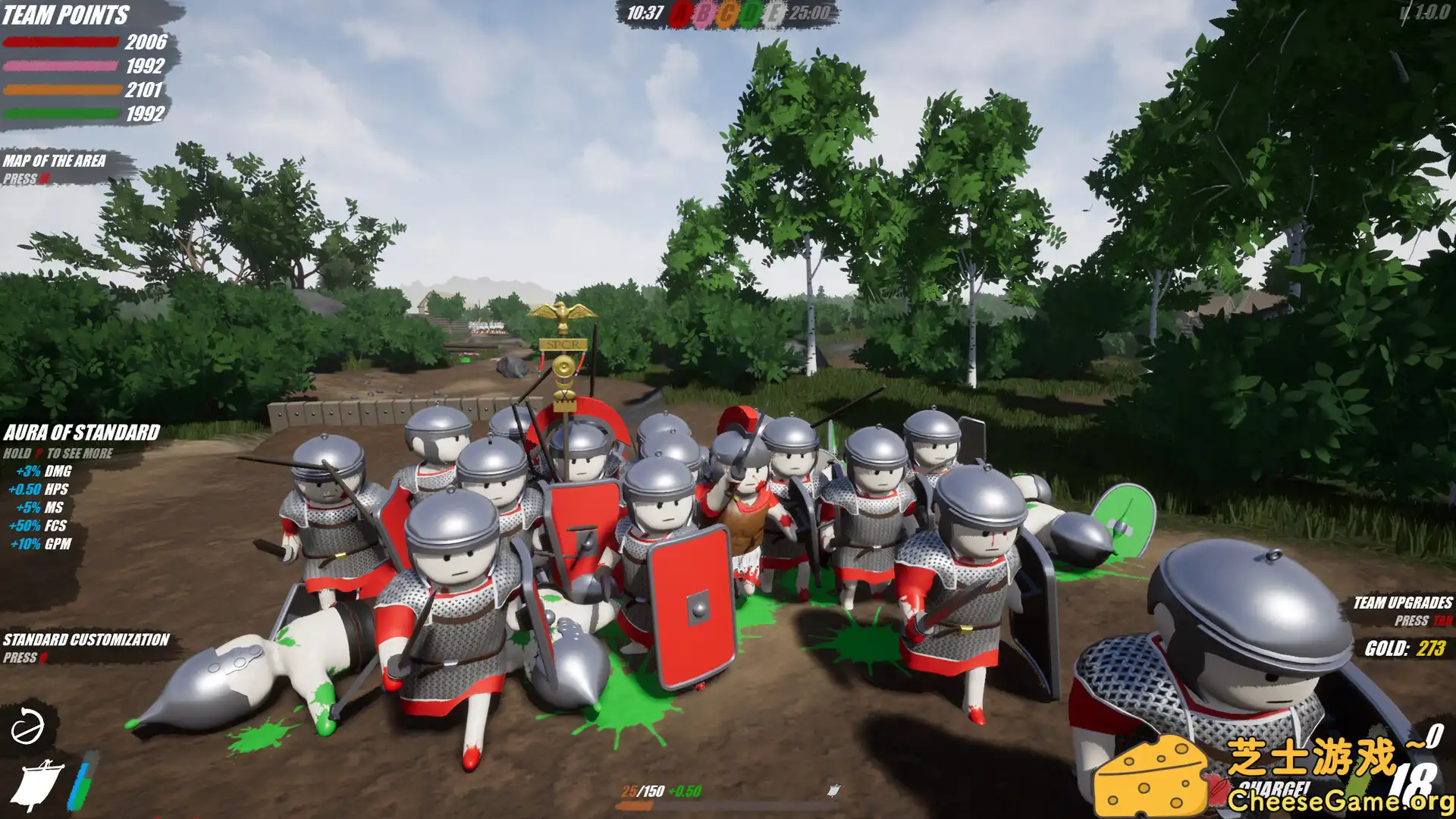
Task: Toggle the pink capture point B marker
Action: tap(704, 13)
